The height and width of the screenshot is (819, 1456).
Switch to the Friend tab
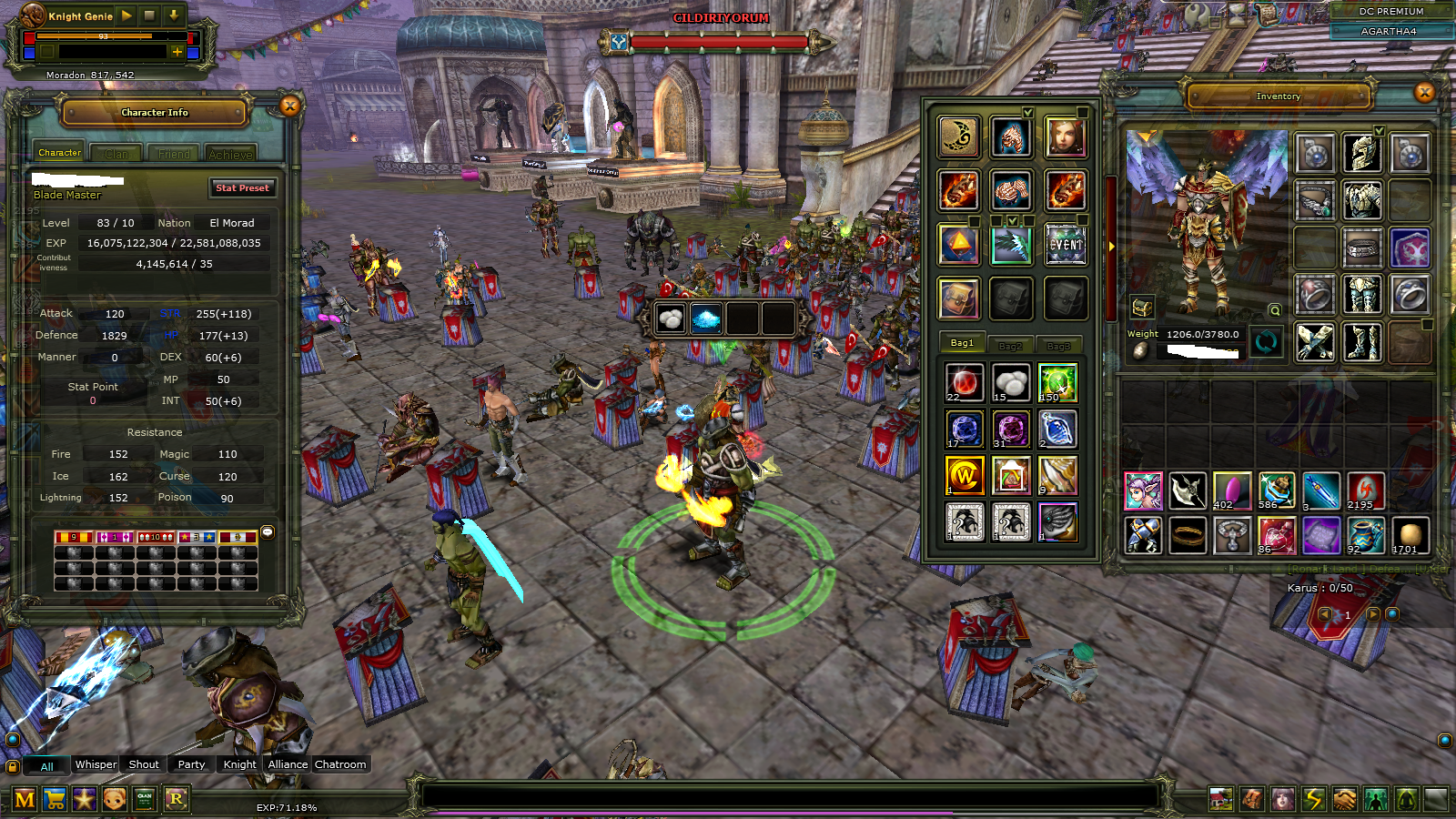click(174, 154)
